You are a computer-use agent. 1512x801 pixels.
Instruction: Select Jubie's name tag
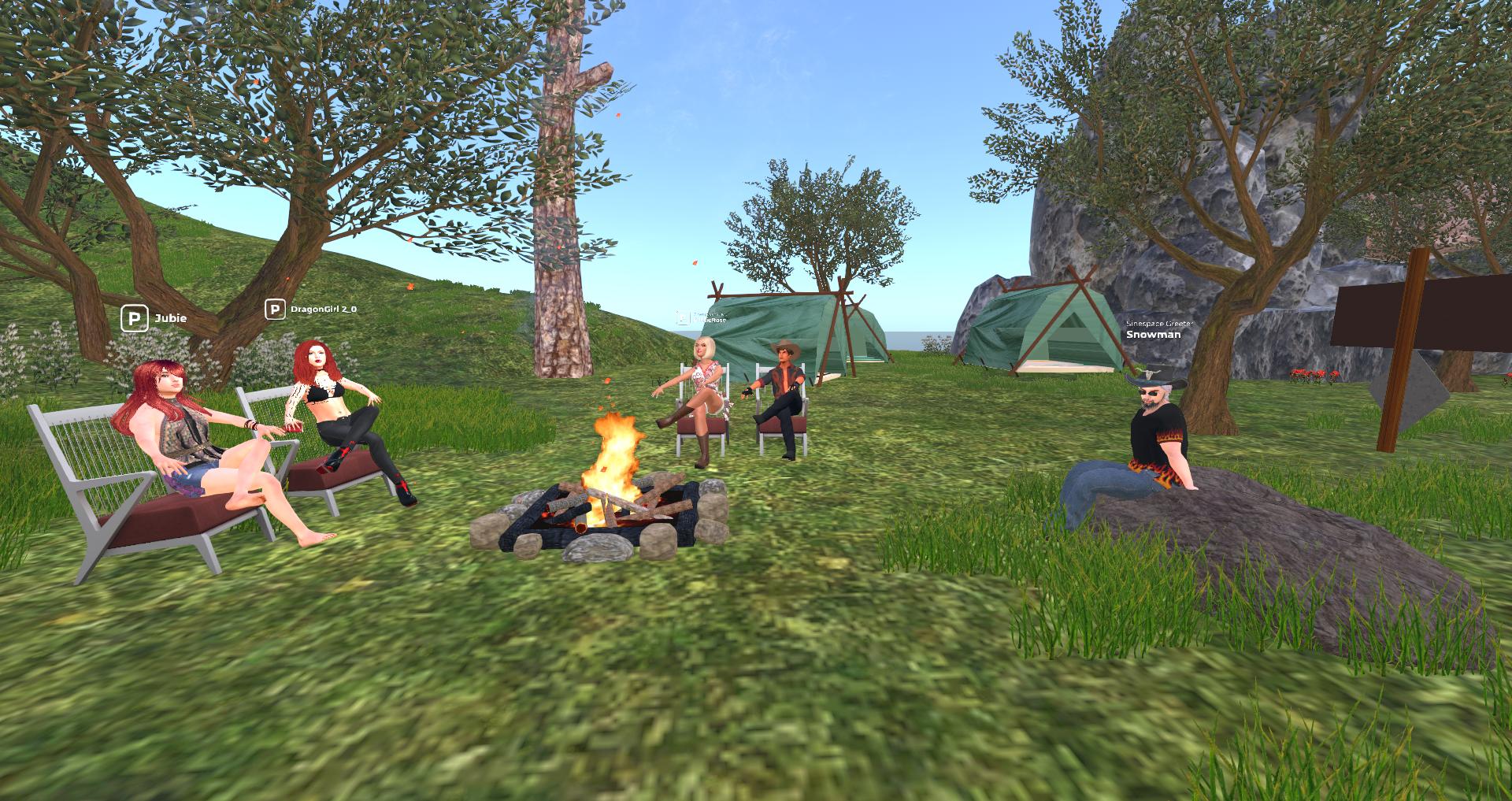pos(170,318)
